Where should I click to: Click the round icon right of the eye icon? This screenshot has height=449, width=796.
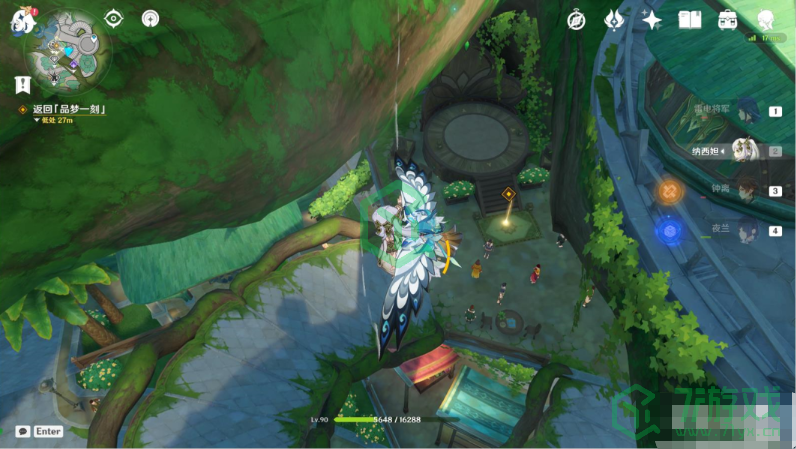150,19
